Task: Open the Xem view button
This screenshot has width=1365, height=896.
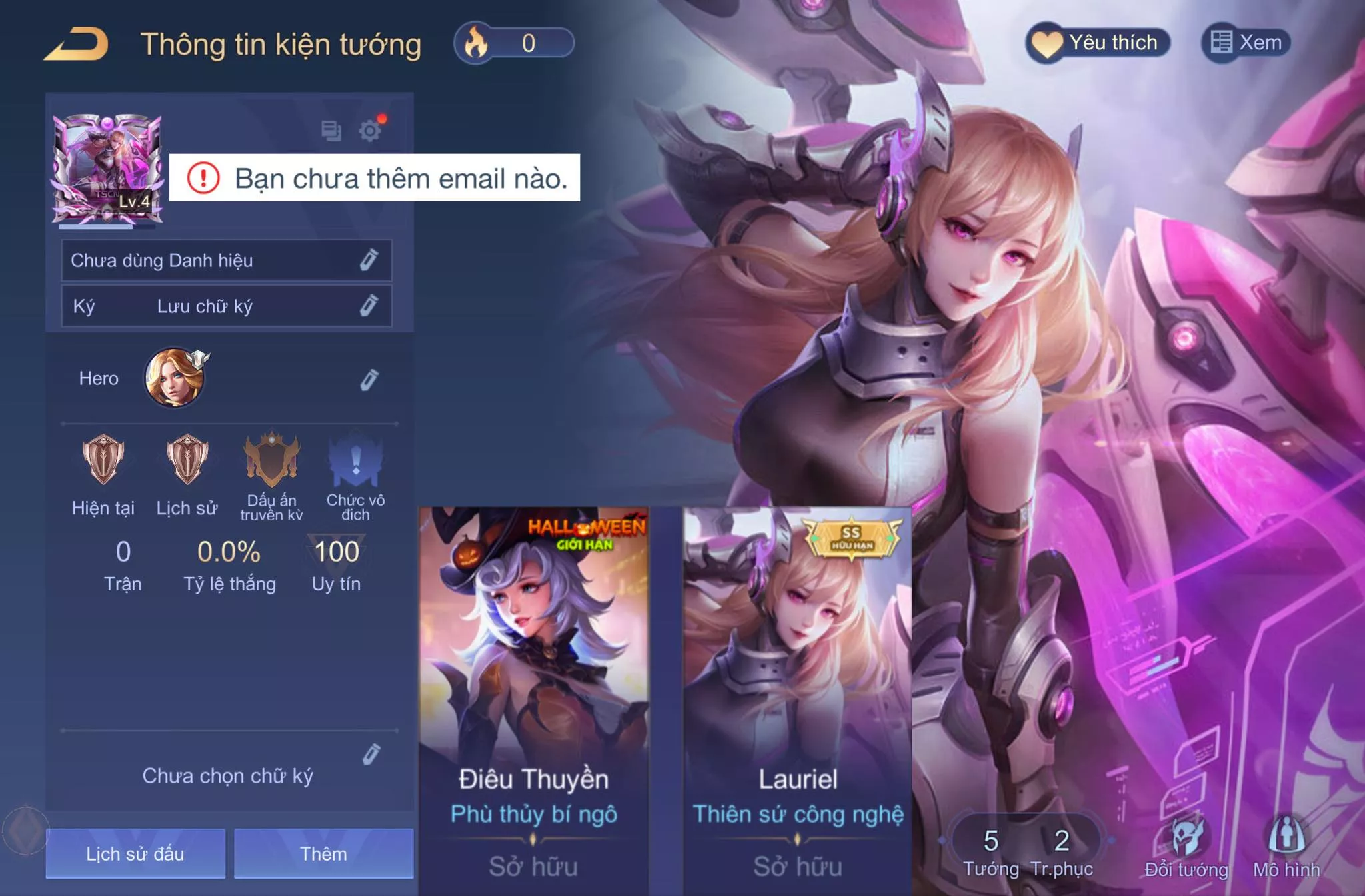Action: click(1246, 43)
